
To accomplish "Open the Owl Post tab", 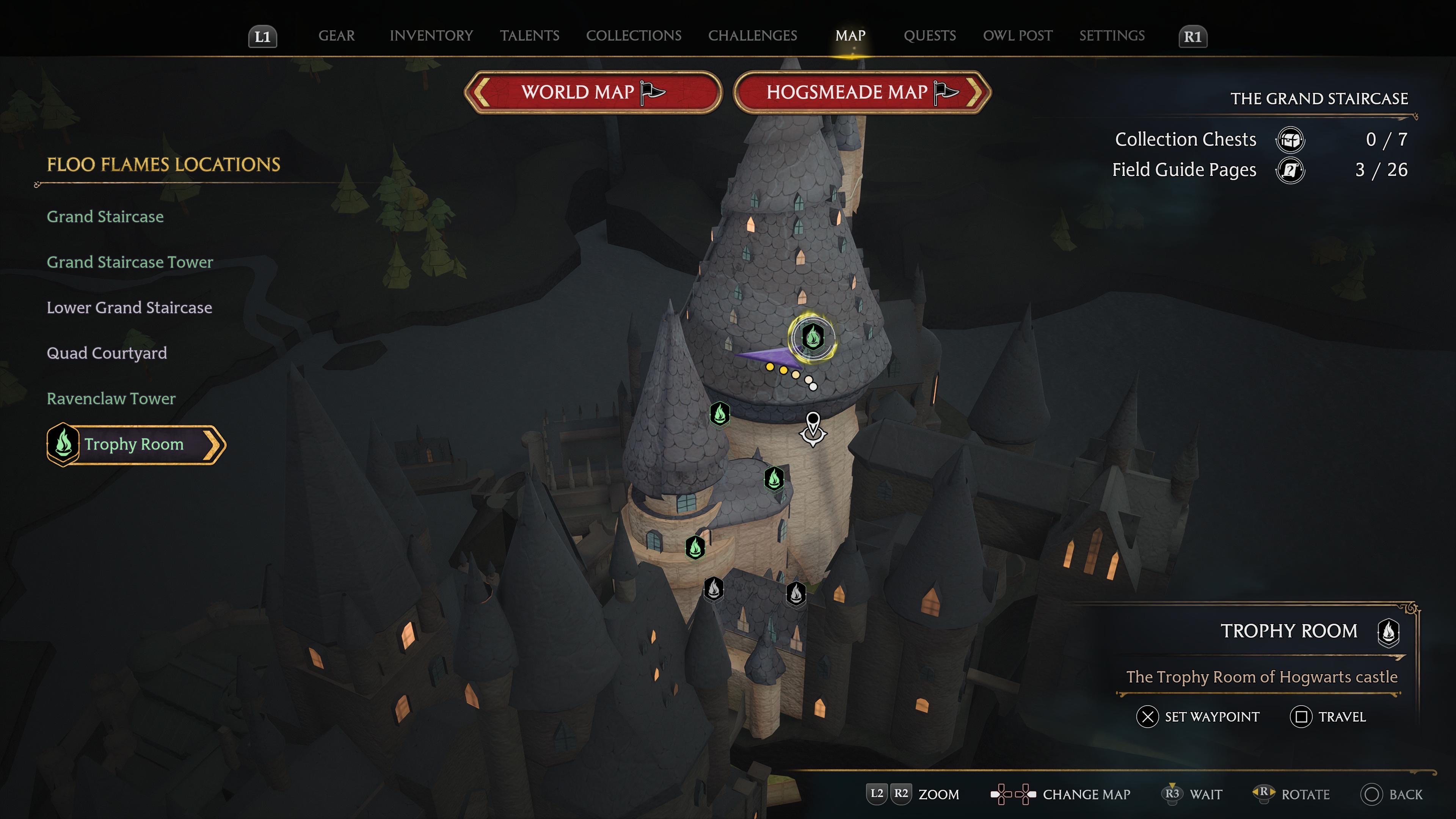I will (x=1017, y=36).
